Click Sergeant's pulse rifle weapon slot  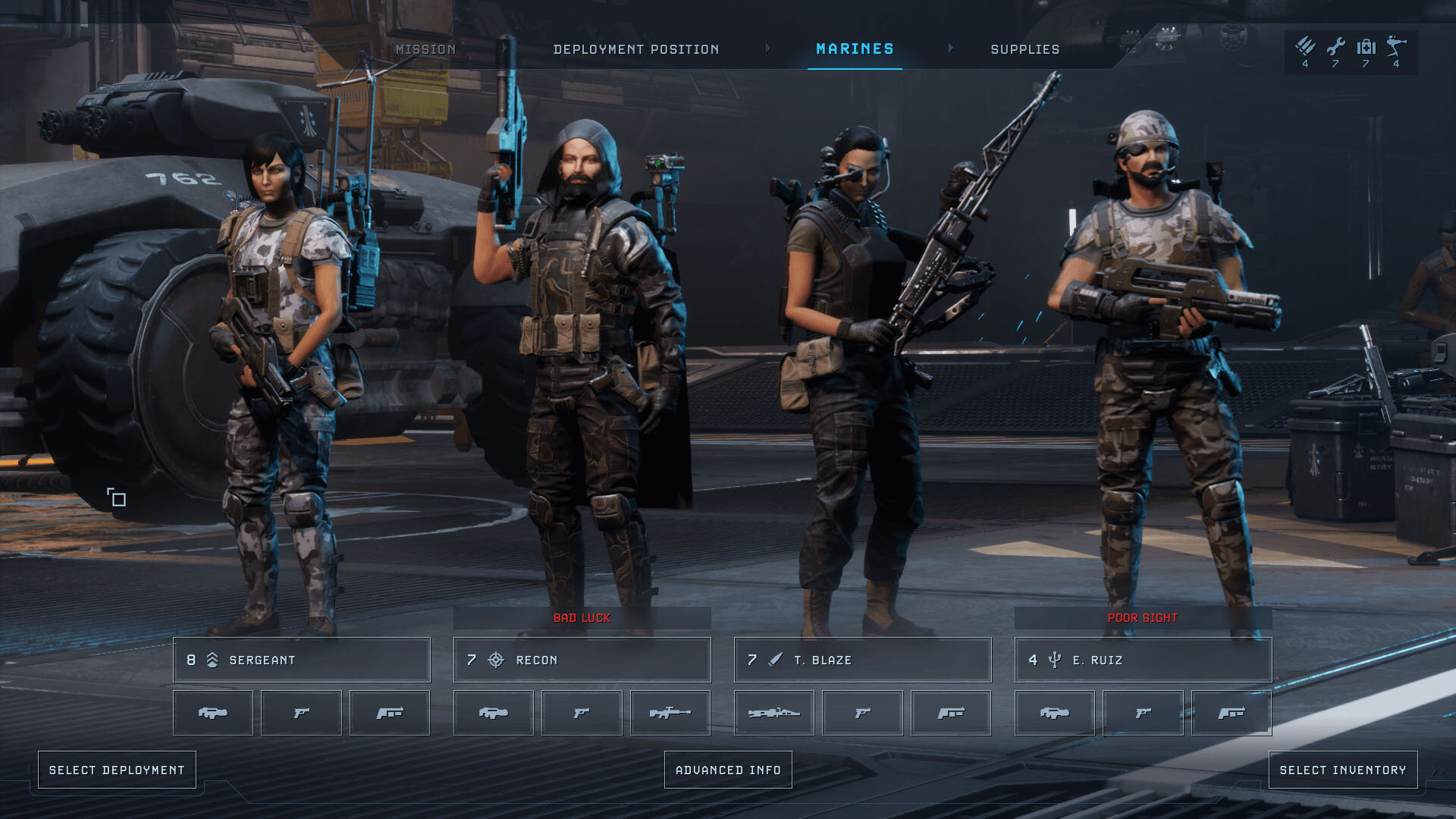click(212, 713)
